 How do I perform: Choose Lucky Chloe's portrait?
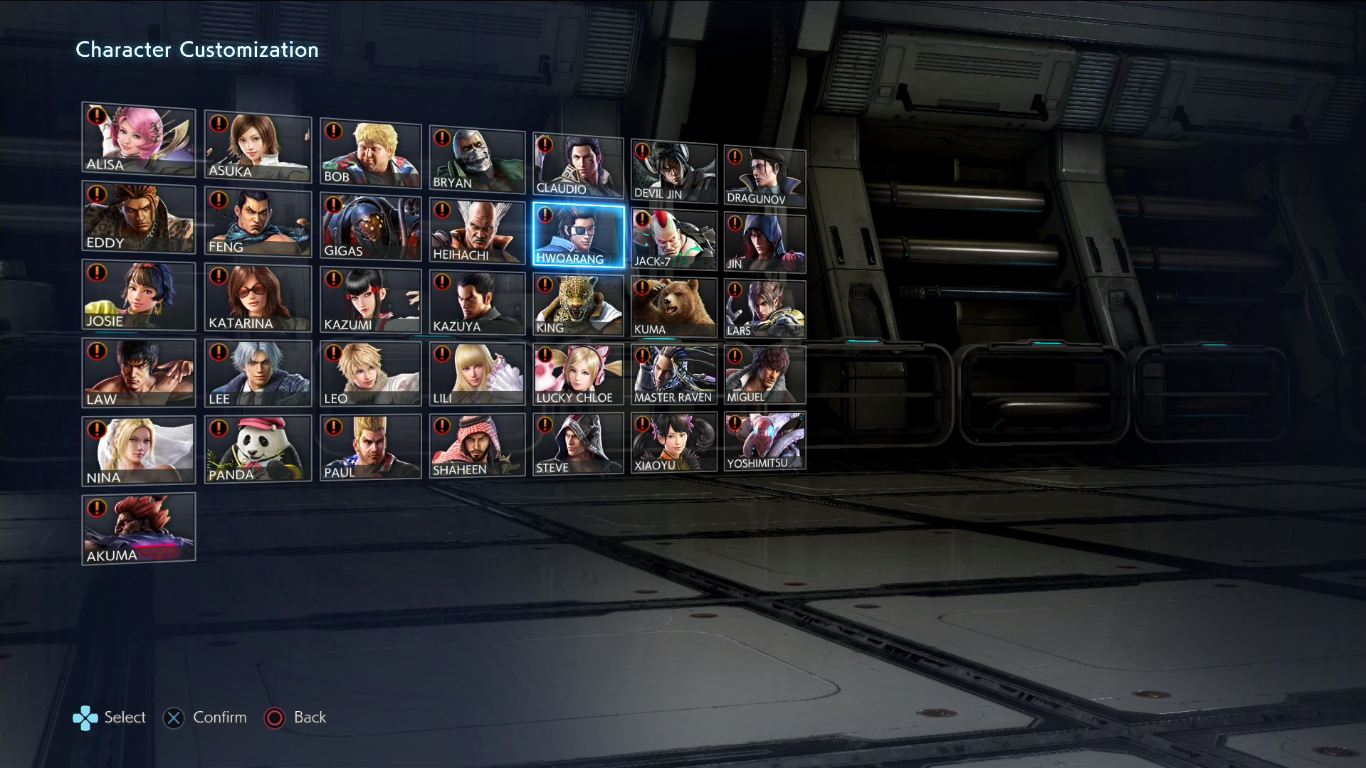(x=578, y=372)
